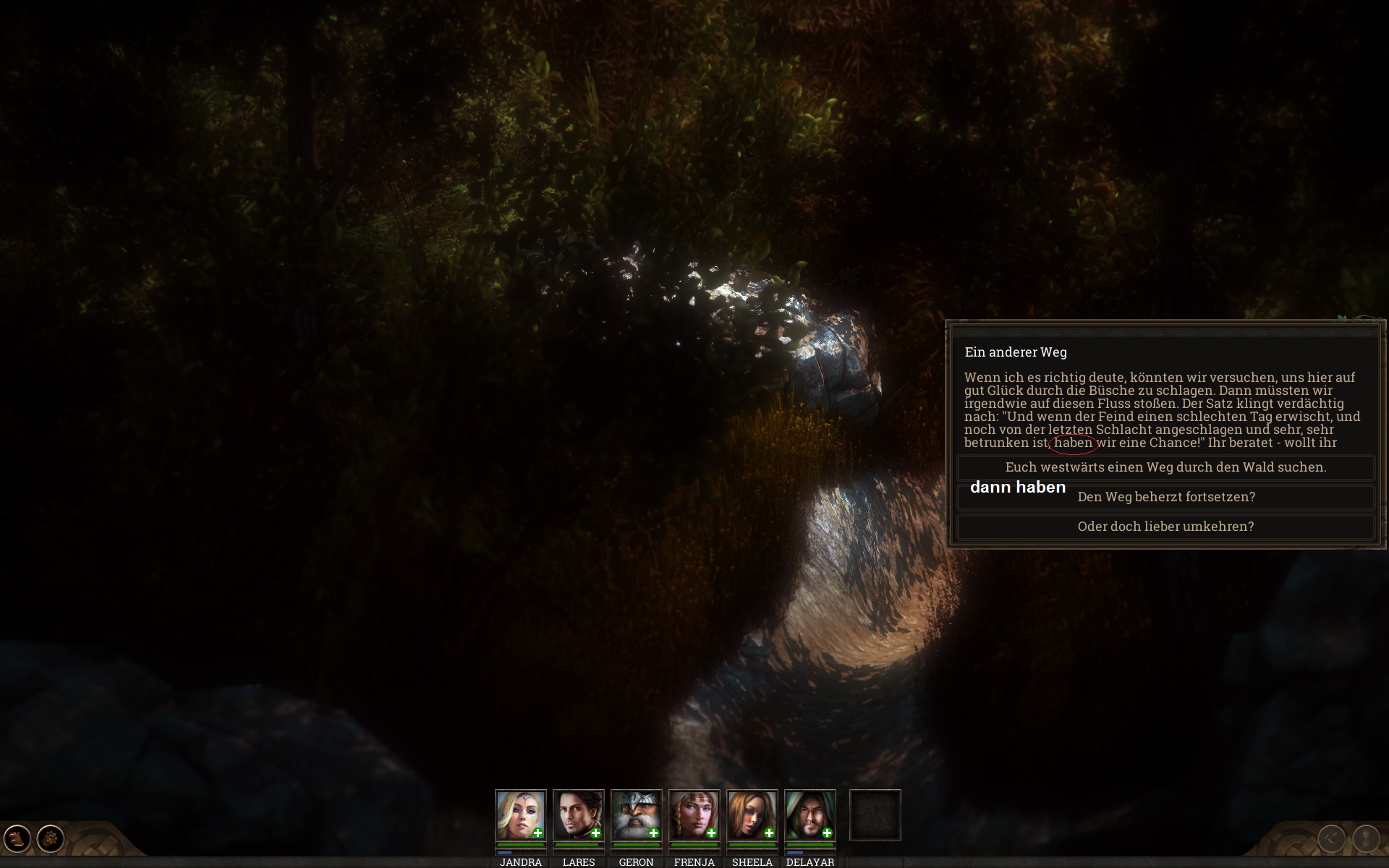Click the hourglass icon

1366,839
